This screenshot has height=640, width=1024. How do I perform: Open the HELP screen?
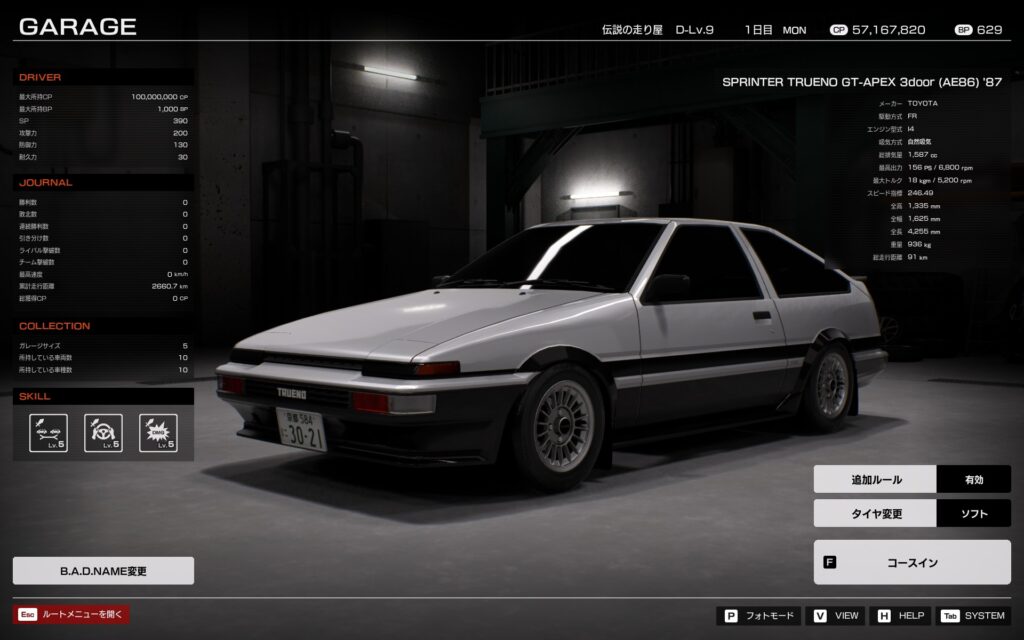pos(900,616)
